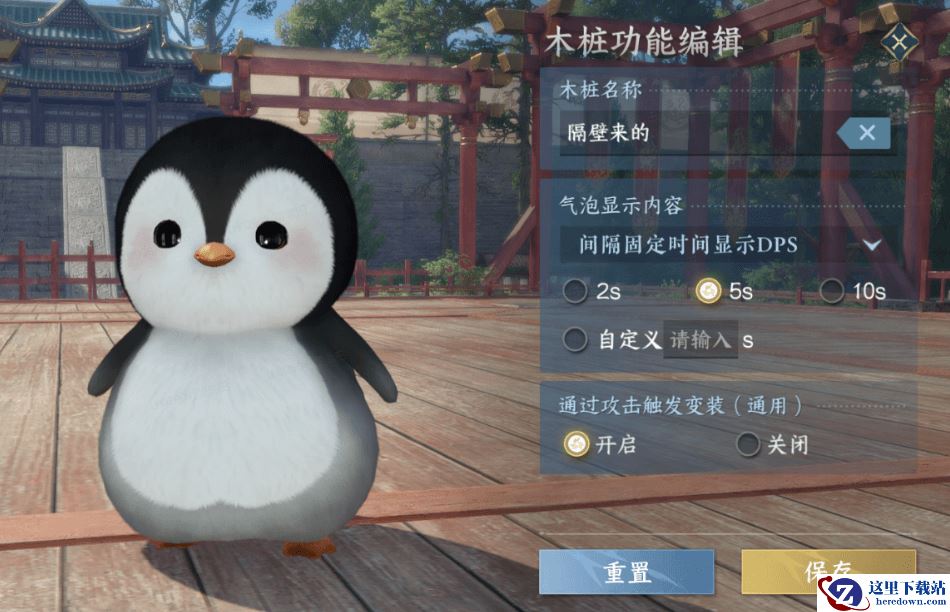
Task: Close the 木桩功能编辑 panel
Action: point(900,43)
